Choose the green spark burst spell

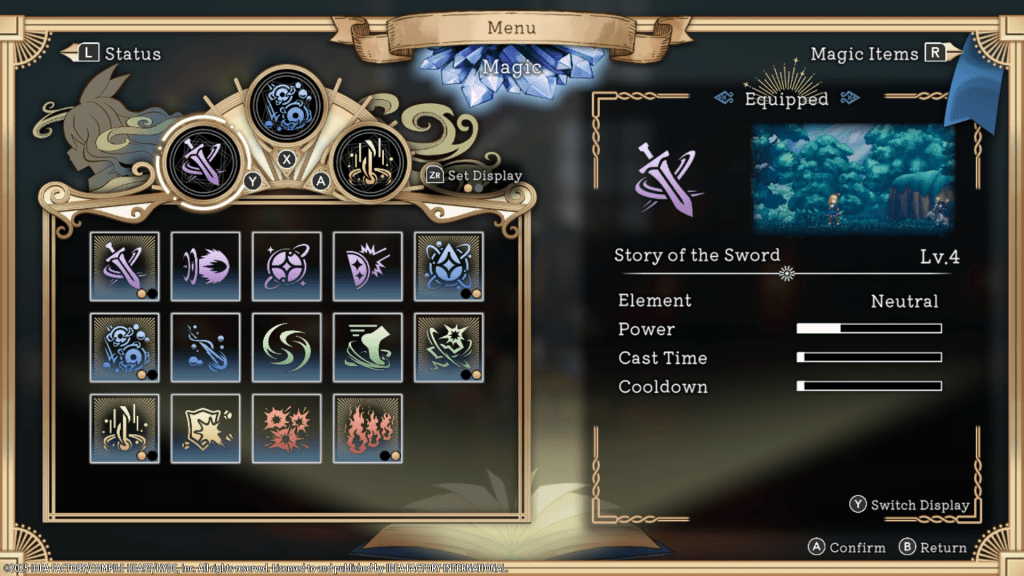point(448,347)
